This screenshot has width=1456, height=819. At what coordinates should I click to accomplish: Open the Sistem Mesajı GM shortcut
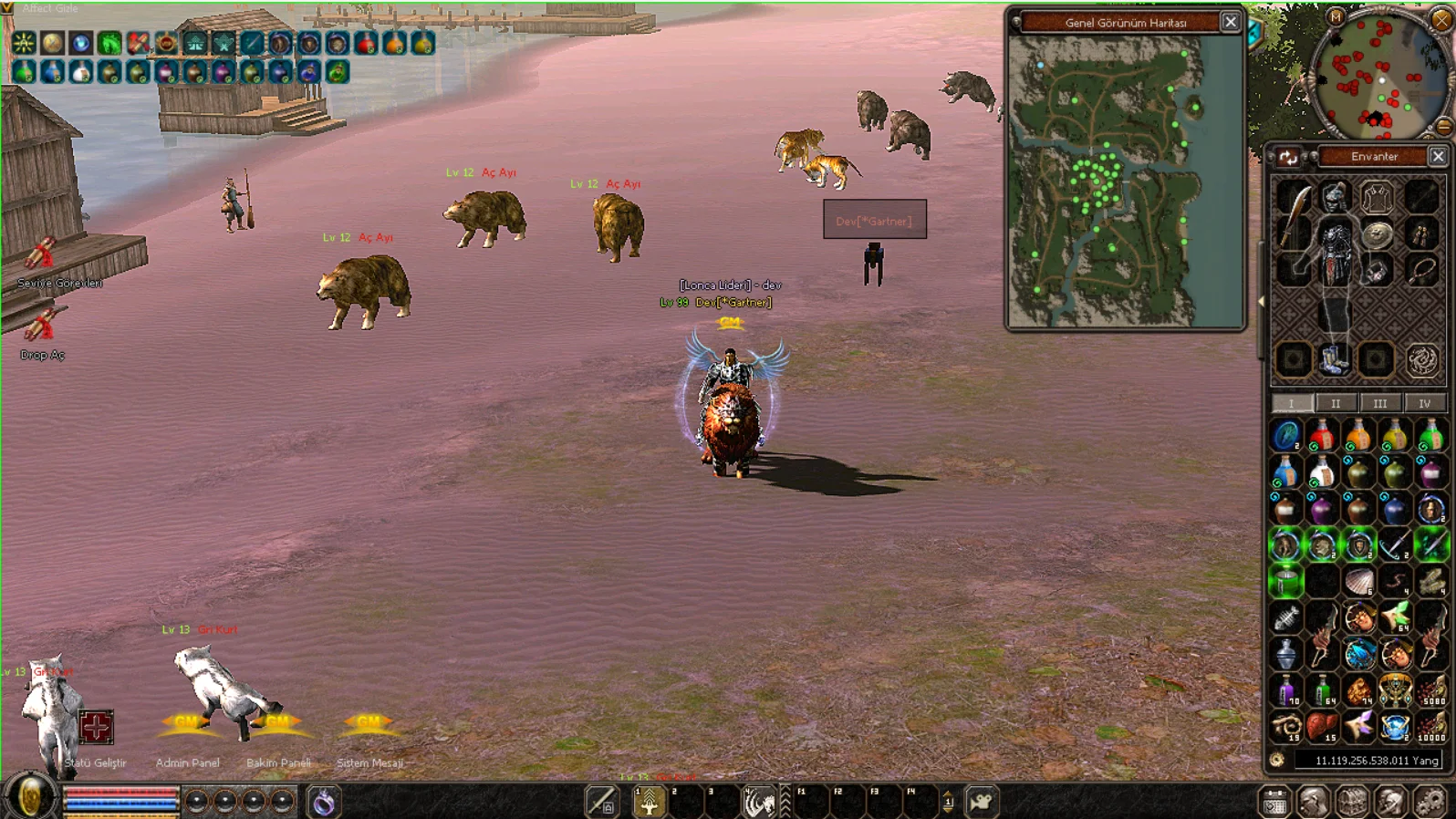(x=369, y=725)
